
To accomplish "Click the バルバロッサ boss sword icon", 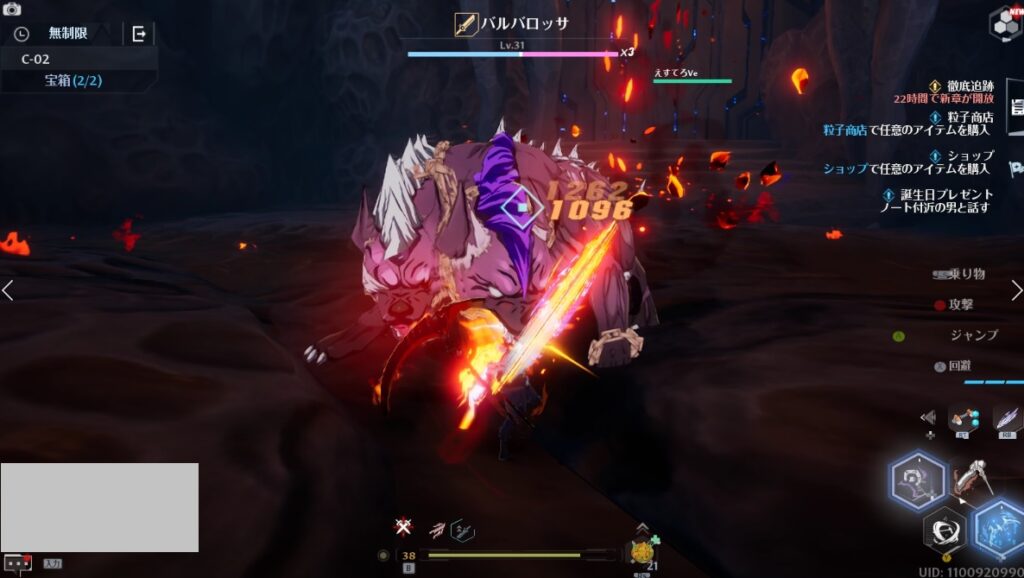I will (465, 24).
